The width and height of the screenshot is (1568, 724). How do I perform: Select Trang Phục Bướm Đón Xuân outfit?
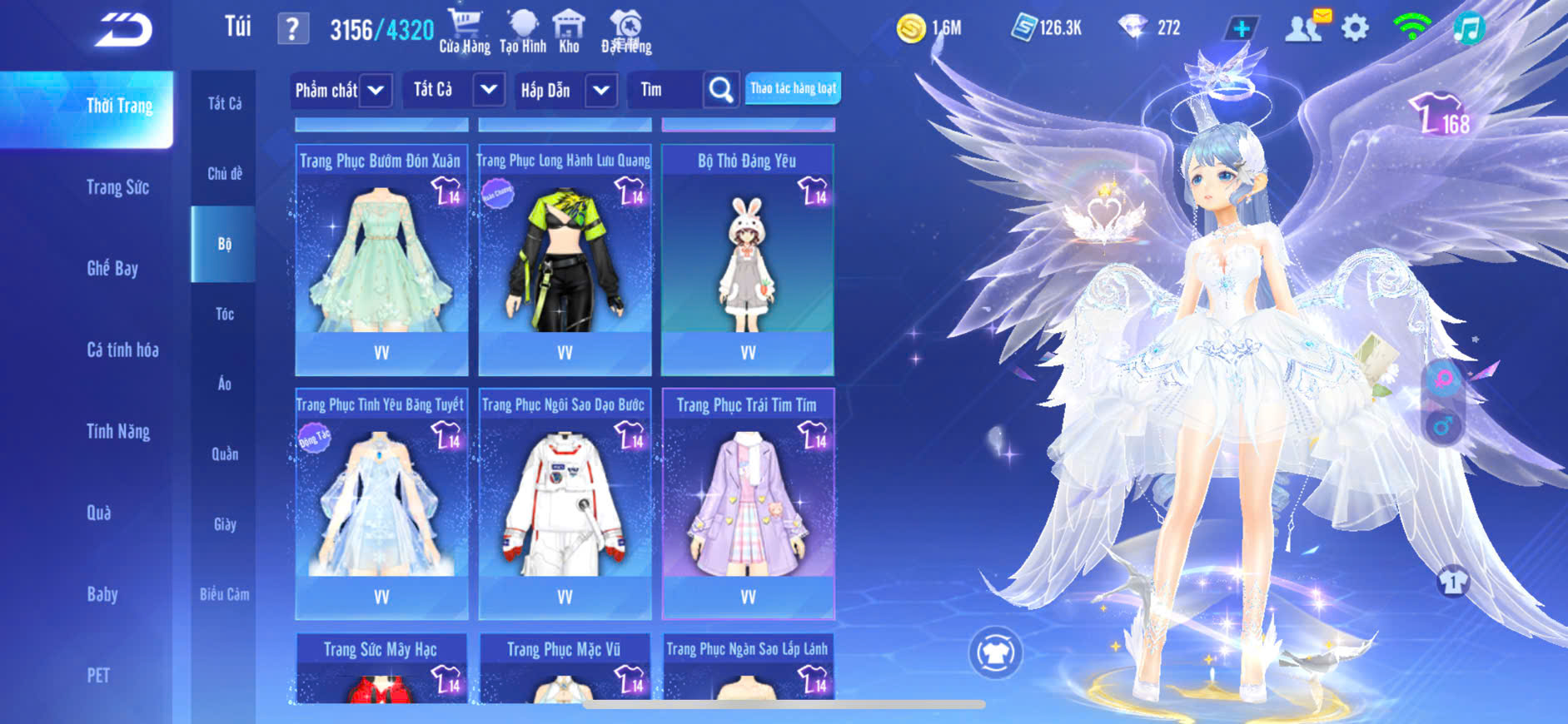click(x=381, y=258)
